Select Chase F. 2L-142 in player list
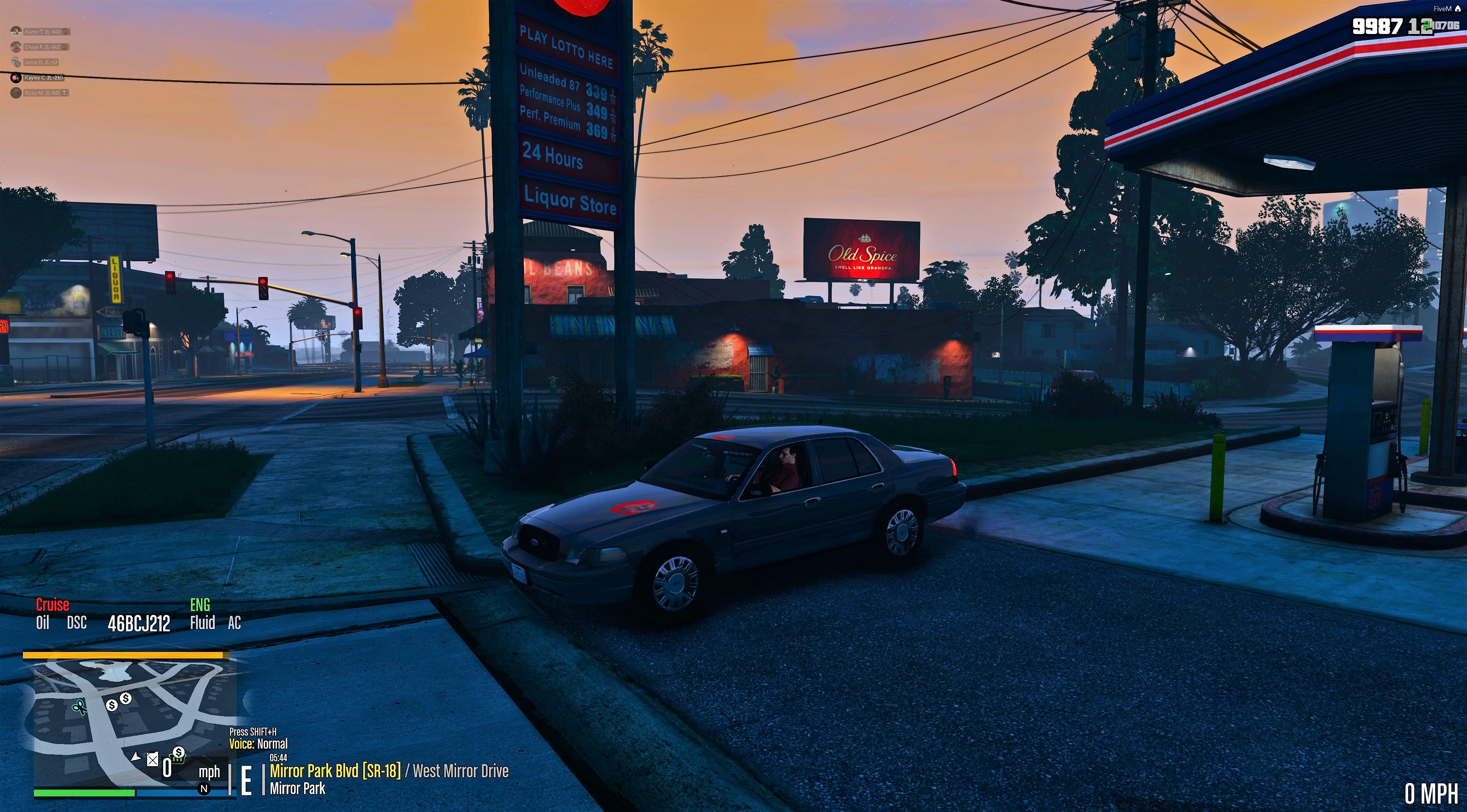 [x=42, y=47]
